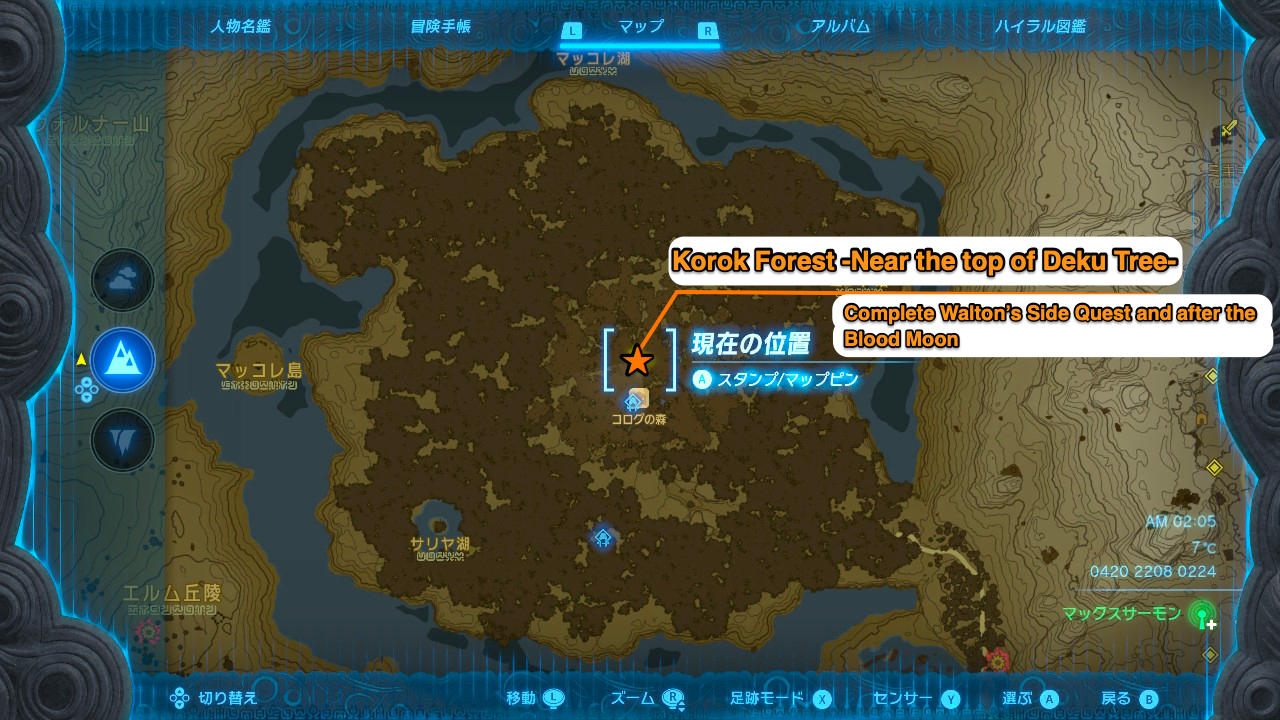
Task: Click the yellow diamond marker on the minimap
Action: point(1216,465)
